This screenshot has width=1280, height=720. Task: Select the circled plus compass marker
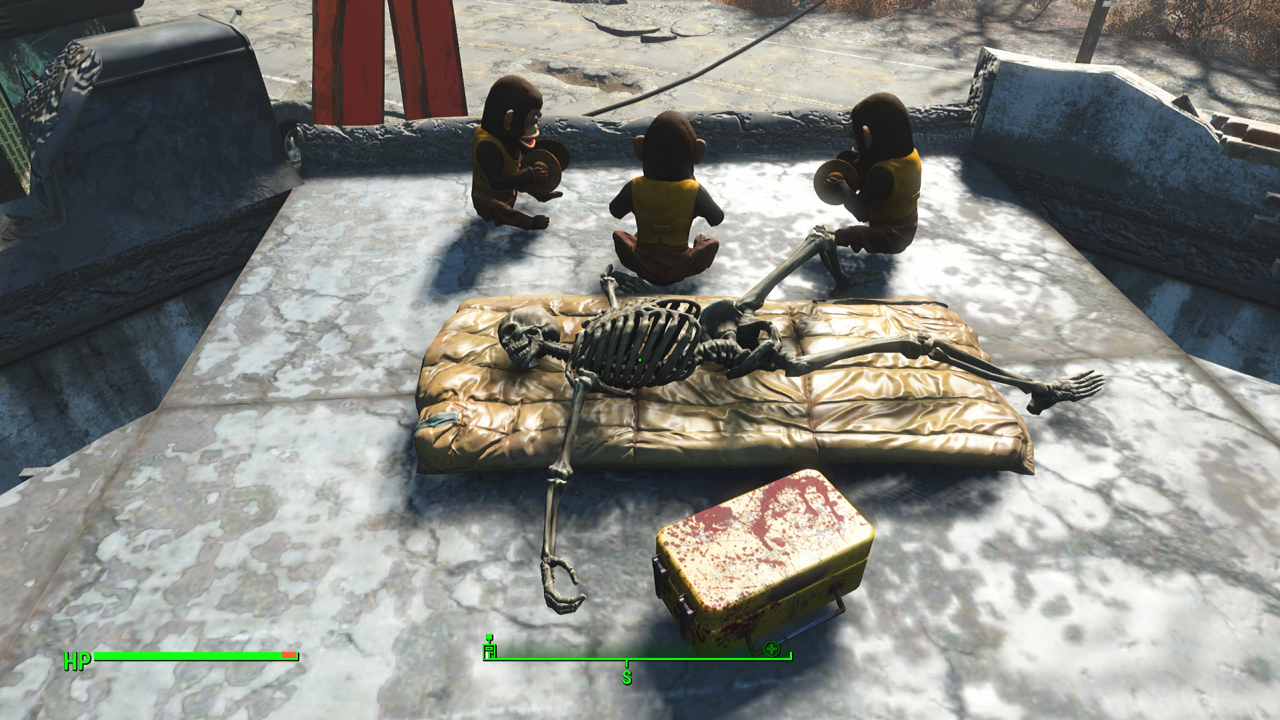tap(771, 650)
